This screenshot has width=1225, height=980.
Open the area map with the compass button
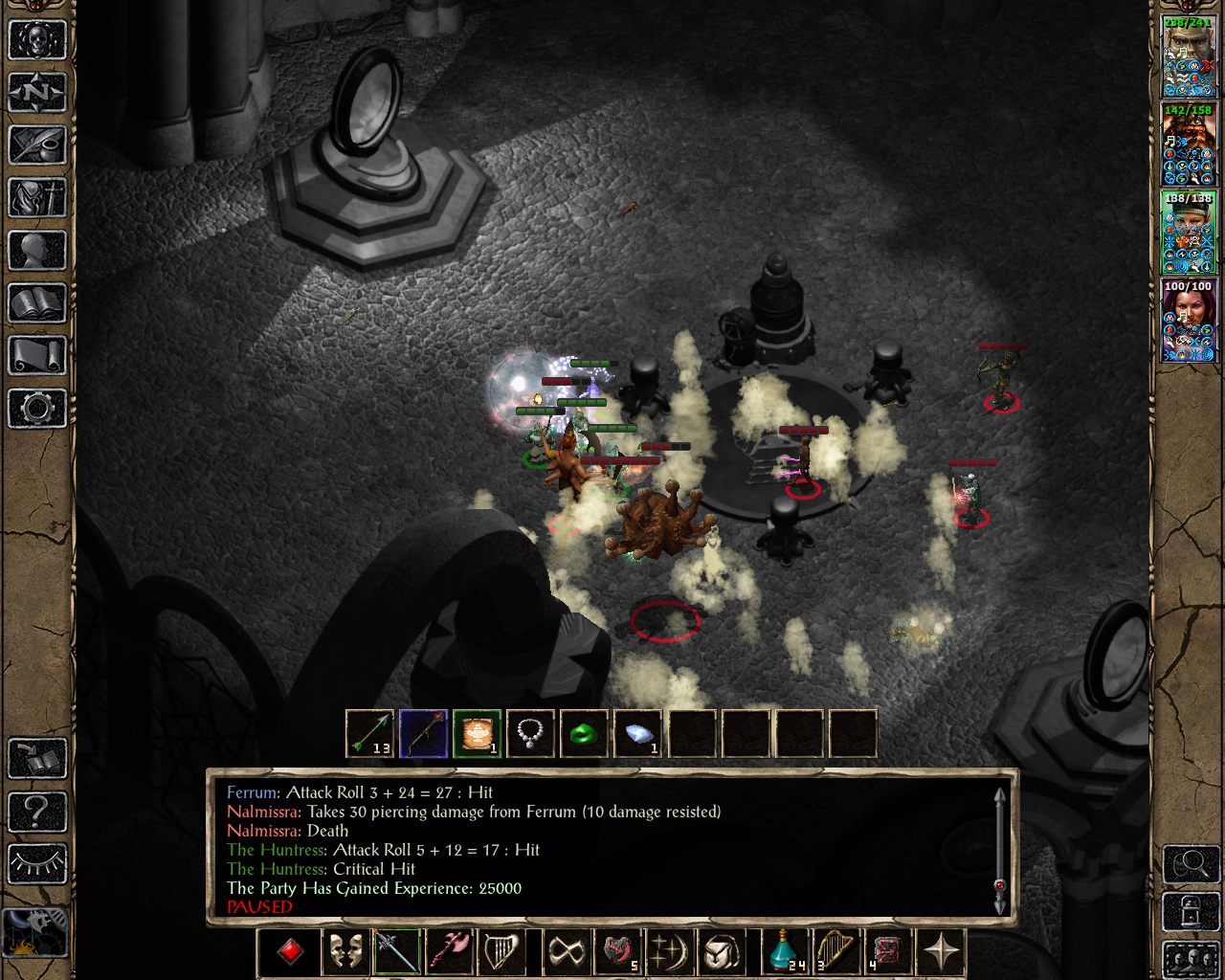(x=37, y=93)
